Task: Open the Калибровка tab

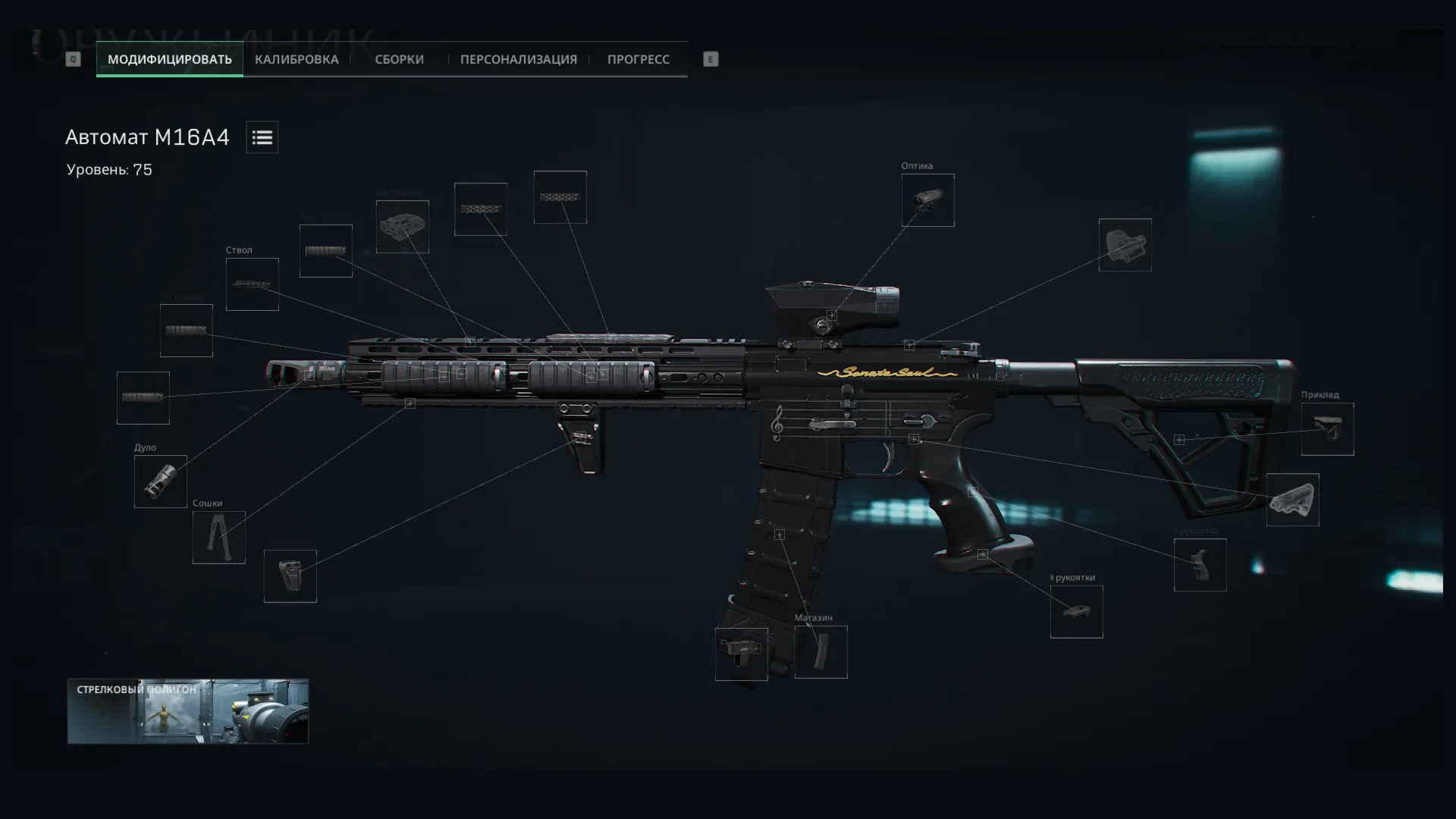Action: click(x=297, y=59)
